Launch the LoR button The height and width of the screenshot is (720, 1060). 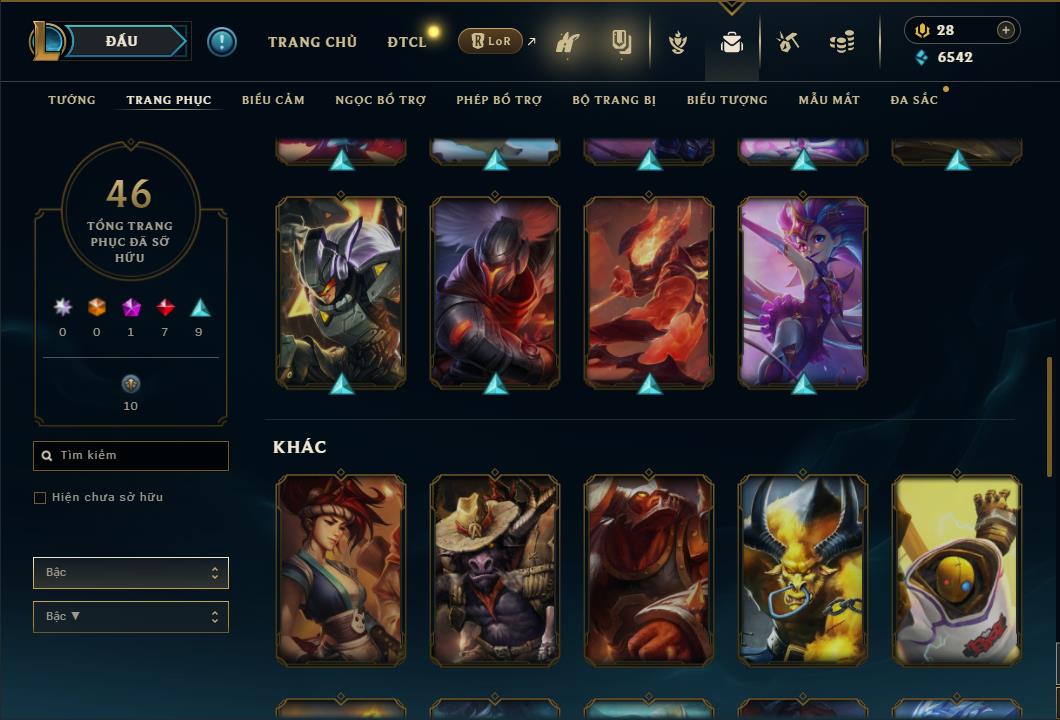tap(490, 42)
